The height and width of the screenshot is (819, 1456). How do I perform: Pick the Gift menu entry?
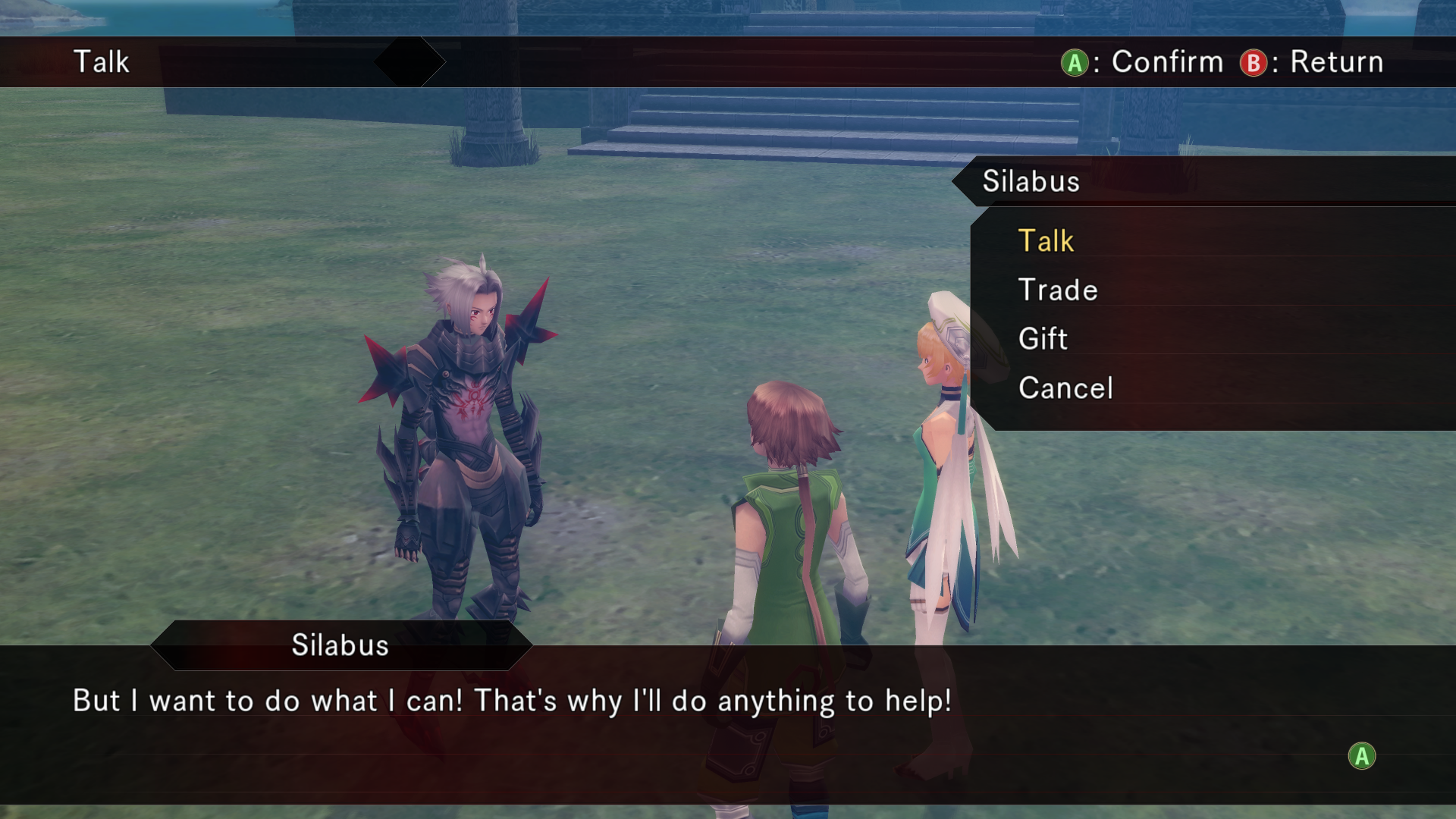click(x=1043, y=339)
